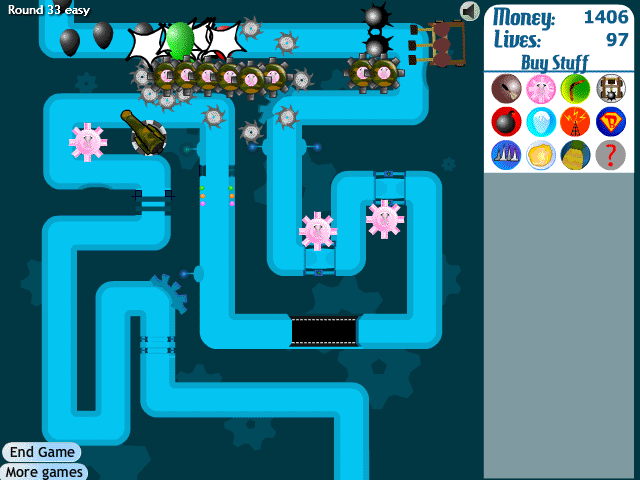Choose the yellow monkey glue item
This screenshot has width=640, height=480.
point(541,155)
